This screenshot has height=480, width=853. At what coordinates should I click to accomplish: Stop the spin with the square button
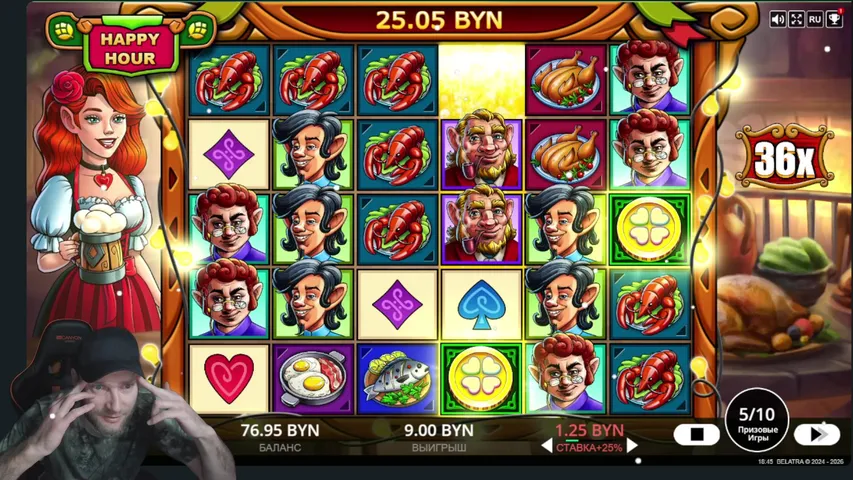pyautogui.click(x=696, y=434)
